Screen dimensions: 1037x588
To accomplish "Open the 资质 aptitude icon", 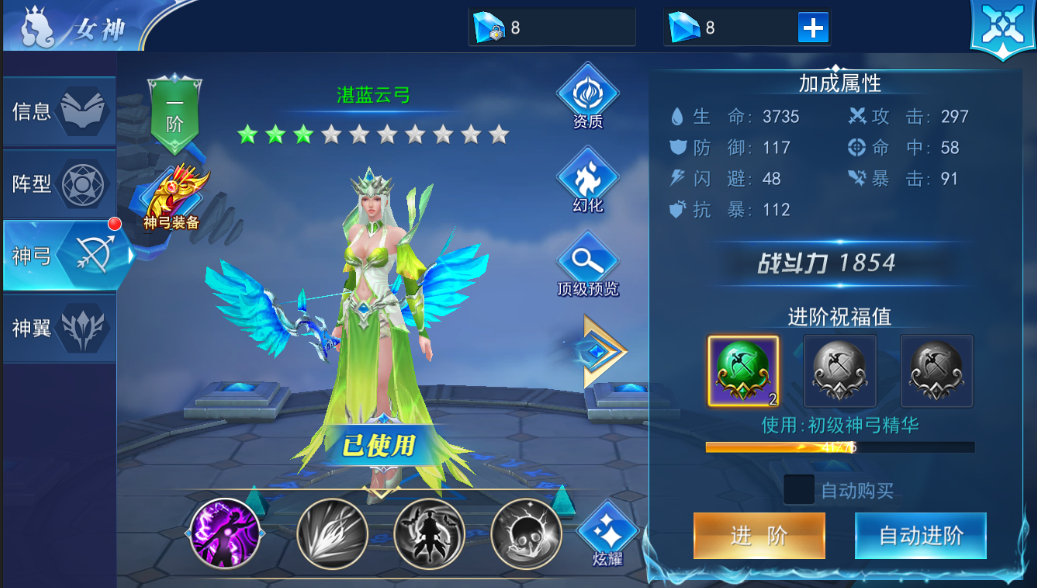I will (x=588, y=97).
